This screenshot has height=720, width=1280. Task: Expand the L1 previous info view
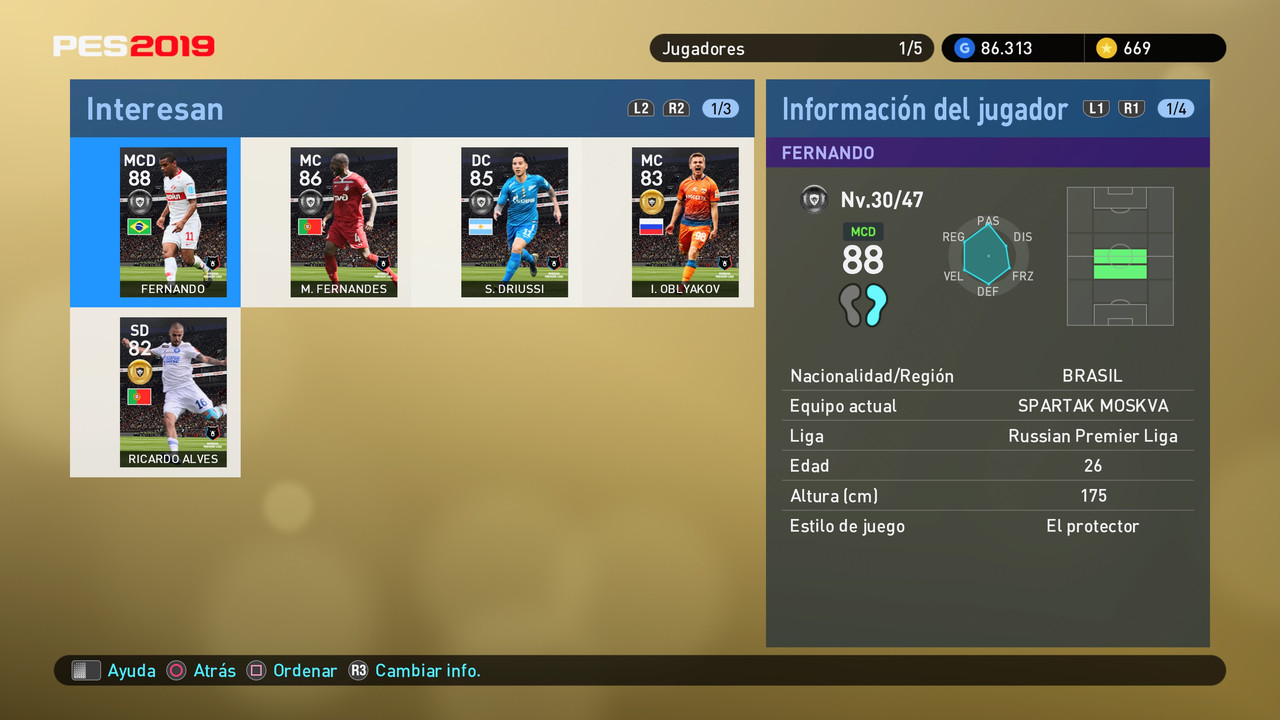pos(1095,108)
